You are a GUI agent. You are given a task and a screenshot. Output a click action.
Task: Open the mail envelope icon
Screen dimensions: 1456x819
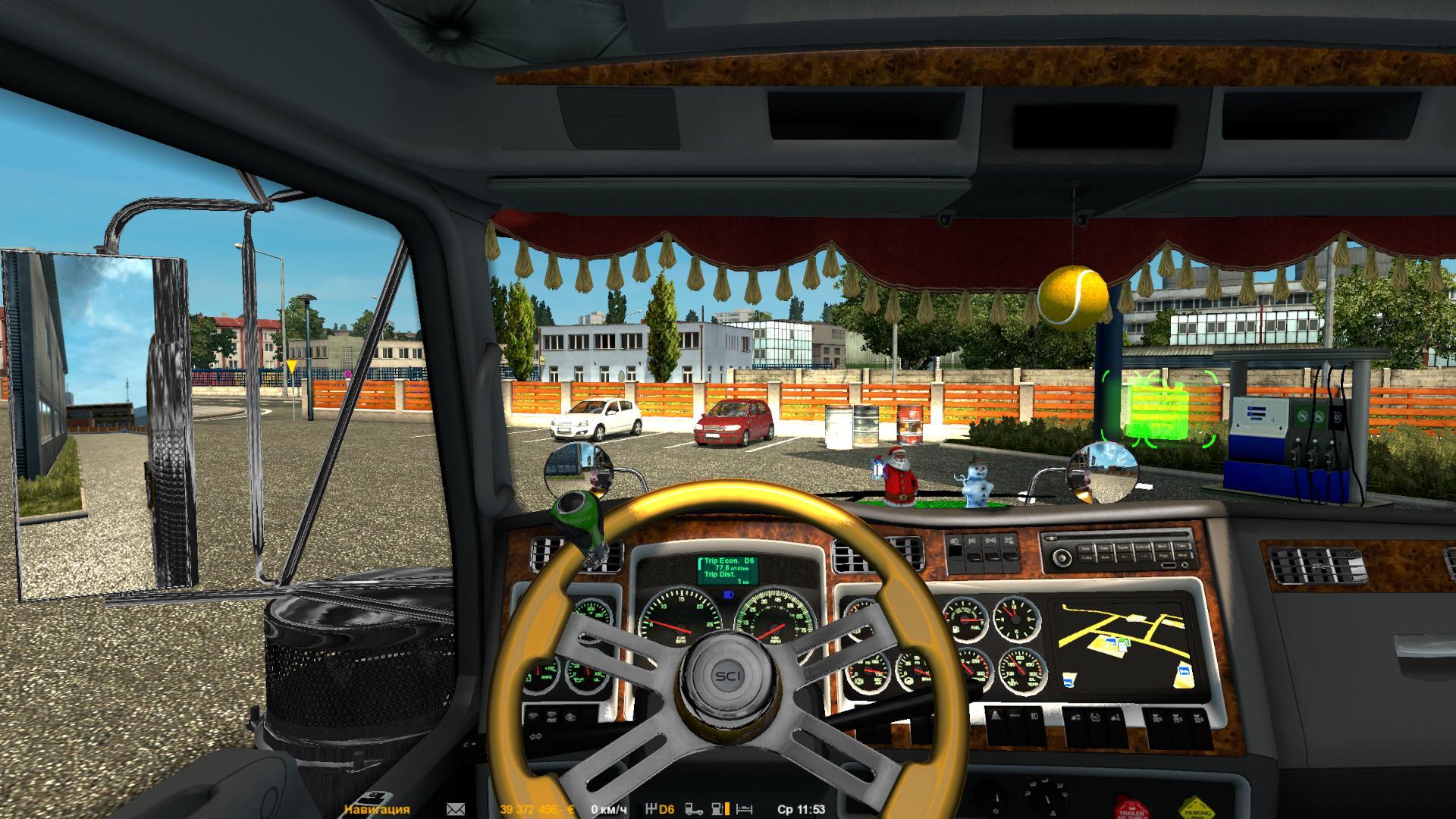point(456,809)
